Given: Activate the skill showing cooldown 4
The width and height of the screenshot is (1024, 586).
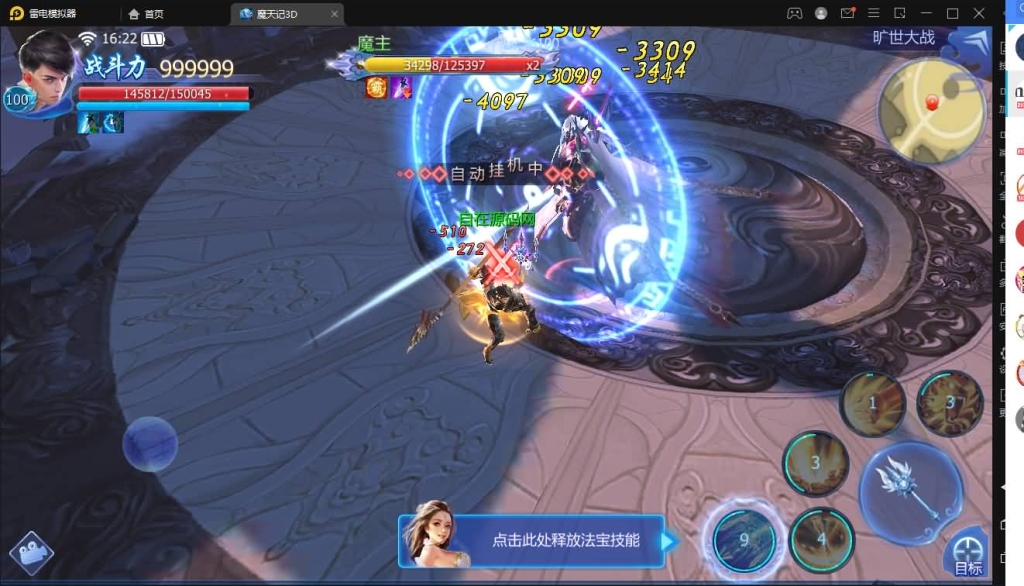Looking at the screenshot, I should 822,540.
